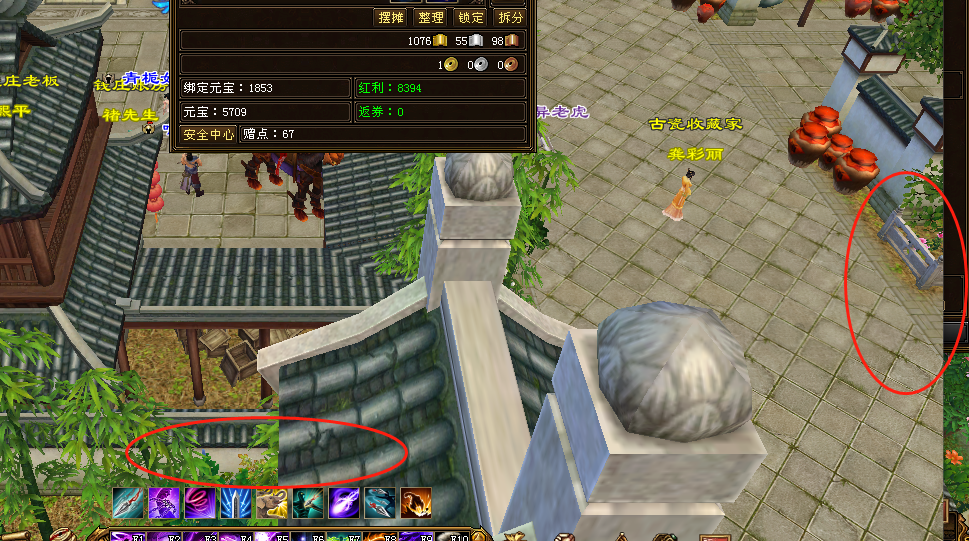Image resolution: width=969 pixels, height=541 pixels.
Task: Use the purple chained figure skill
Action: (163, 503)
